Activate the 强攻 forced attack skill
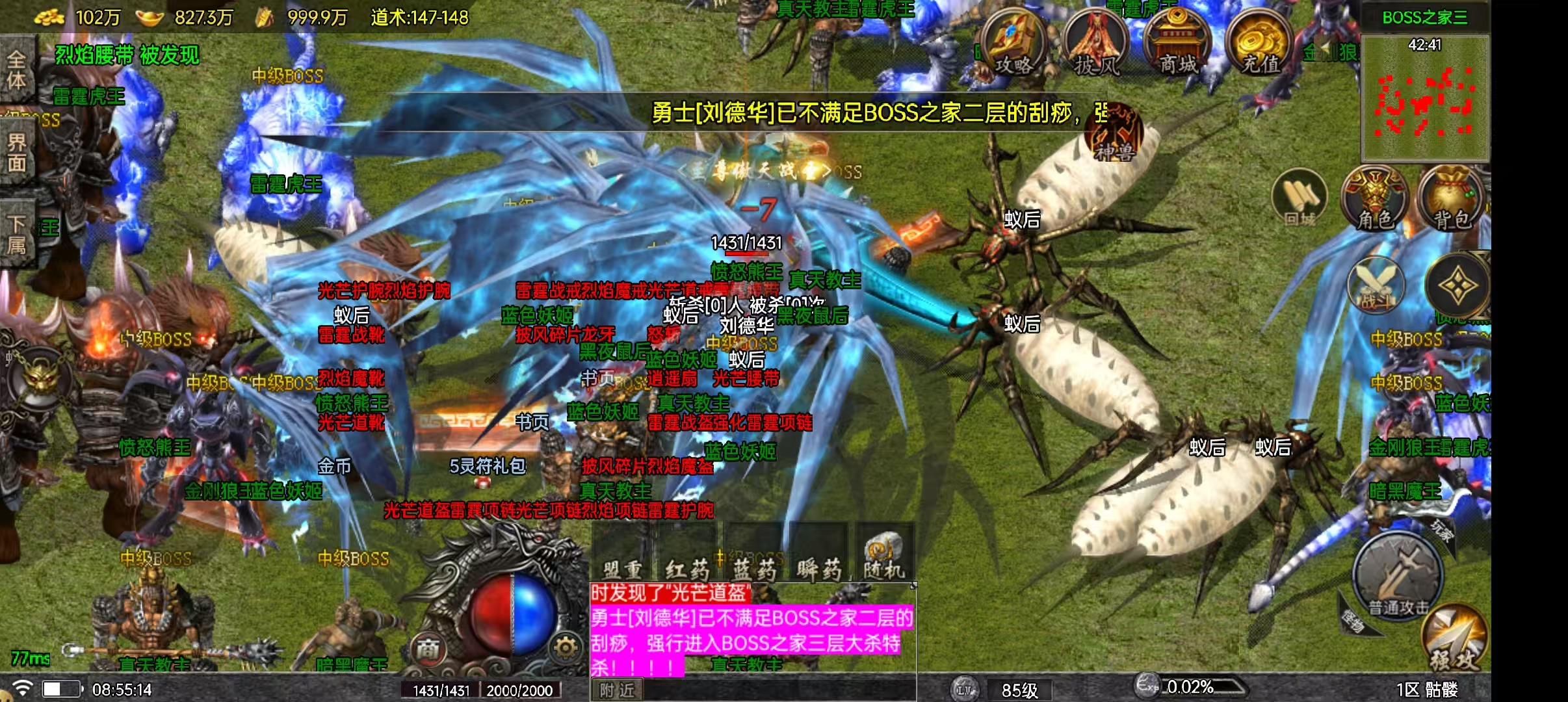This screenshot has height=702, width=1568. click(1455, 640)
